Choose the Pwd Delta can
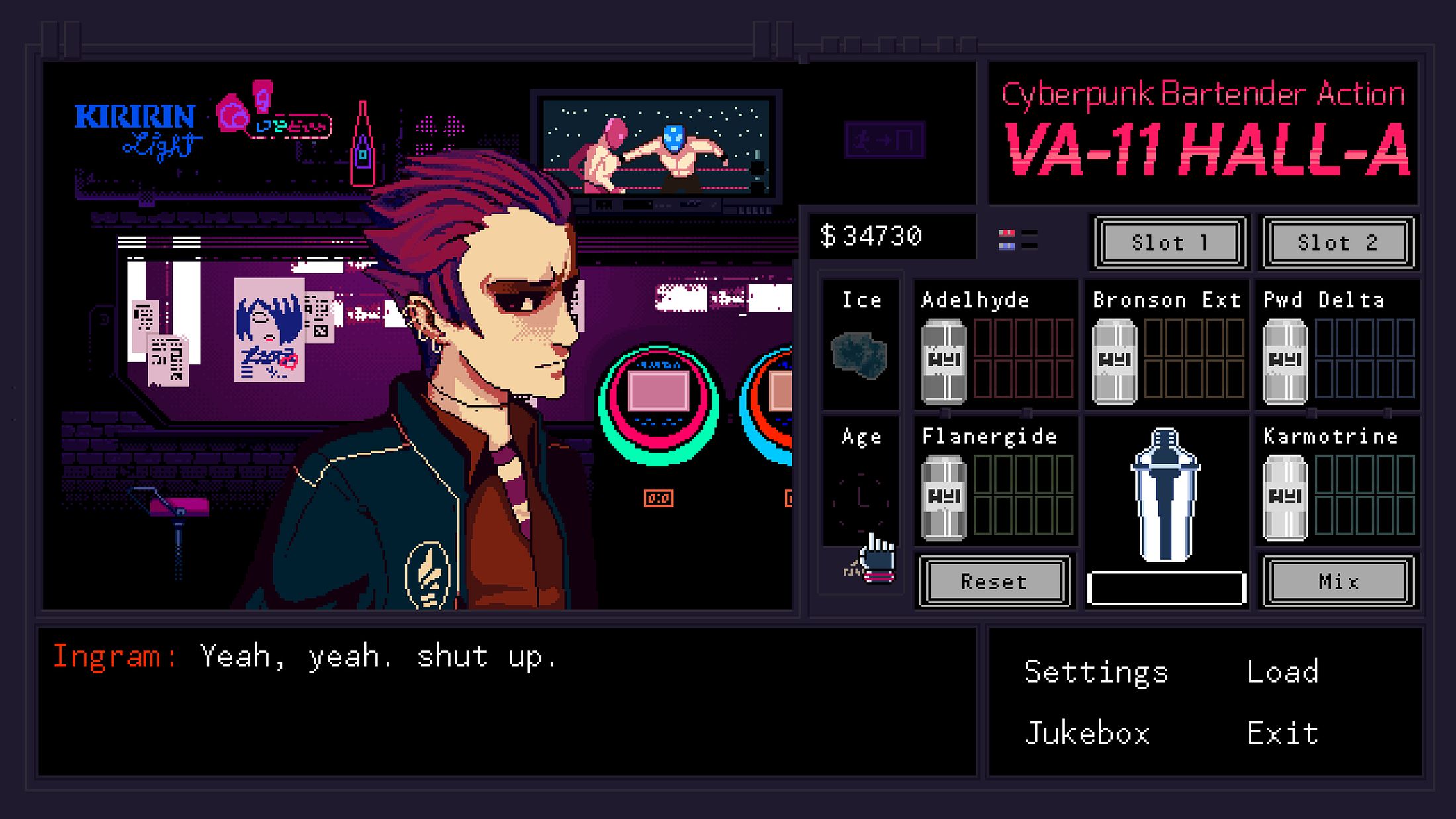The width and height of the screenshot is (1456, 819). [1285, 361]
